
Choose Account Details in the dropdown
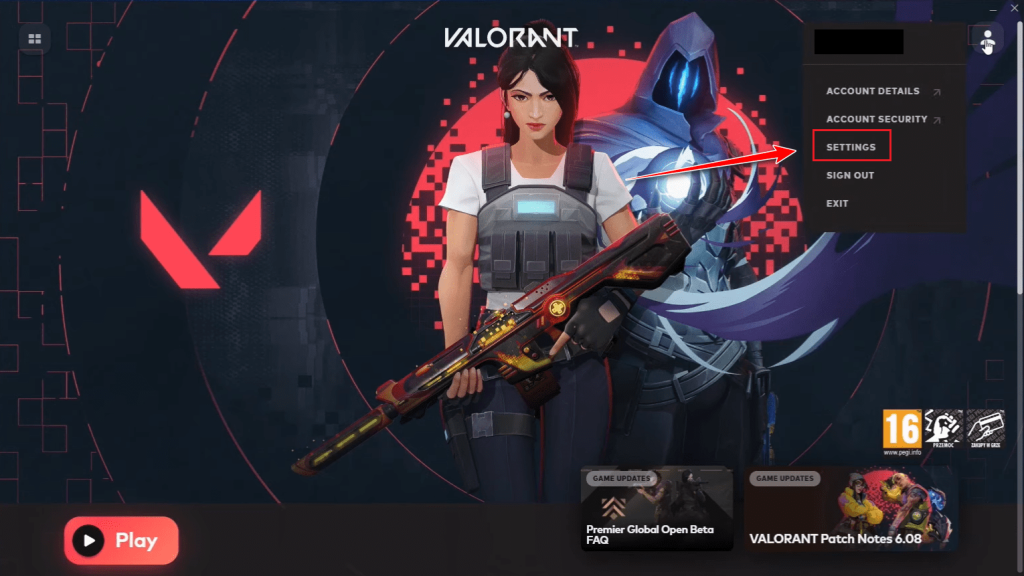(x=873, y=91)
